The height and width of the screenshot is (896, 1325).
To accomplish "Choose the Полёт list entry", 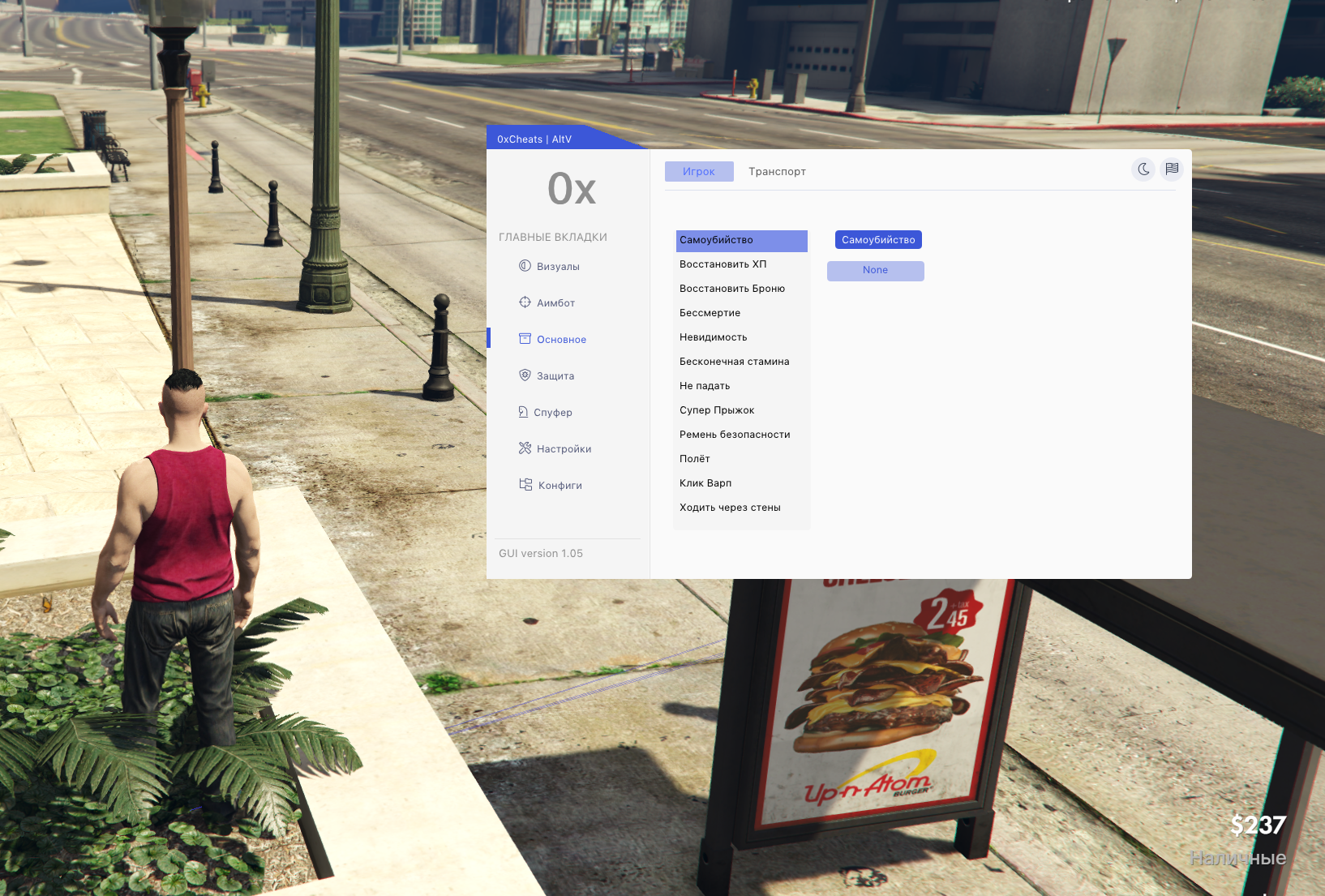I will pyautogui.click(x=695, y=459).
